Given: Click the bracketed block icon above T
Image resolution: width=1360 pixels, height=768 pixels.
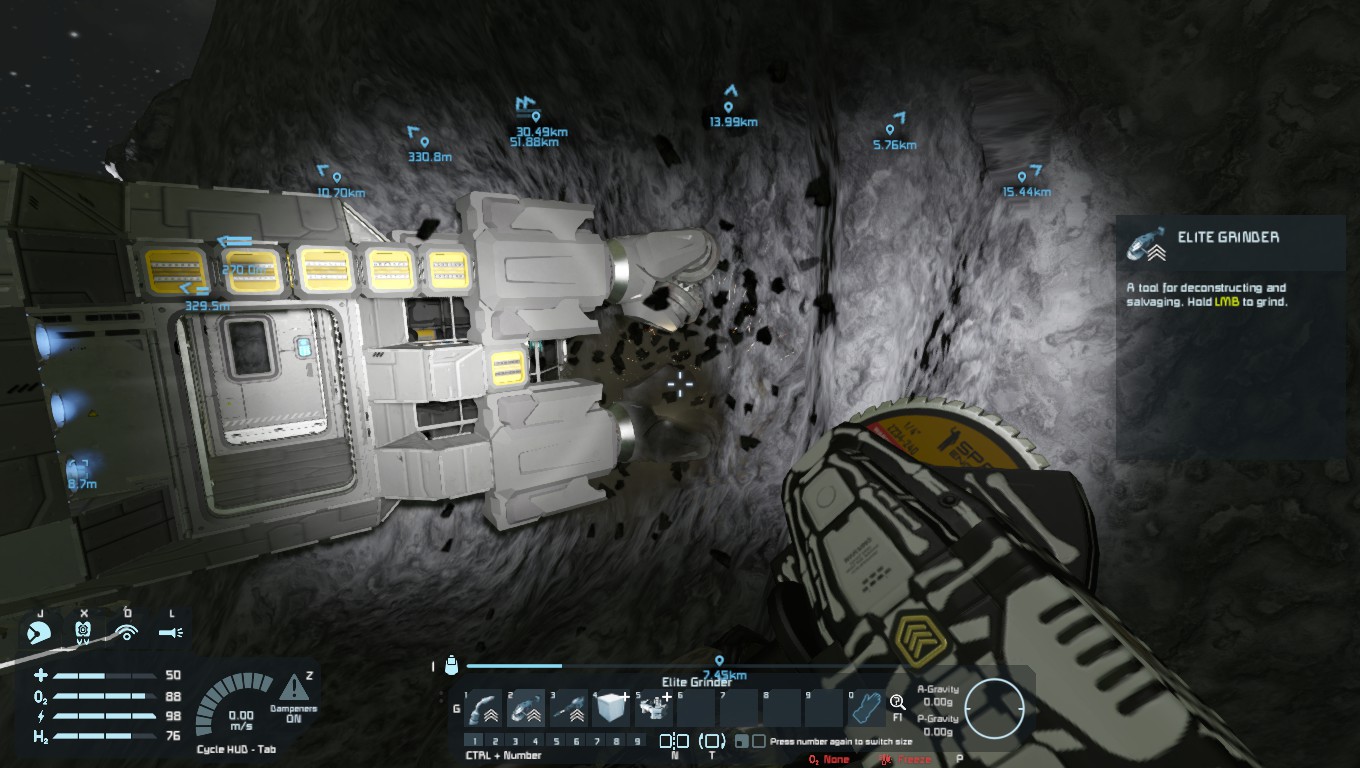Looking at the screenshot, I should (x=712, y=741).
